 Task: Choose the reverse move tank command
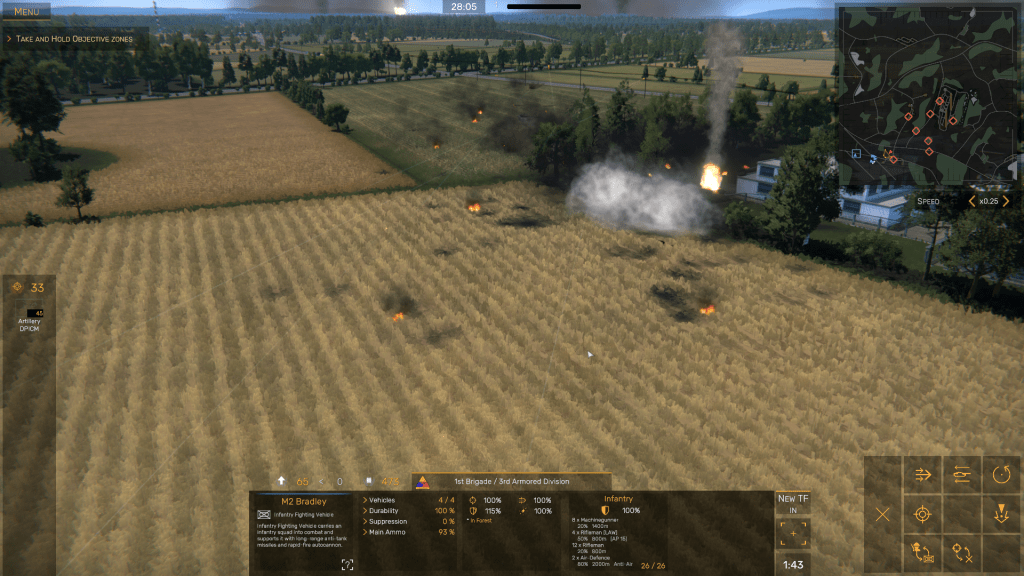coord(962,475)
